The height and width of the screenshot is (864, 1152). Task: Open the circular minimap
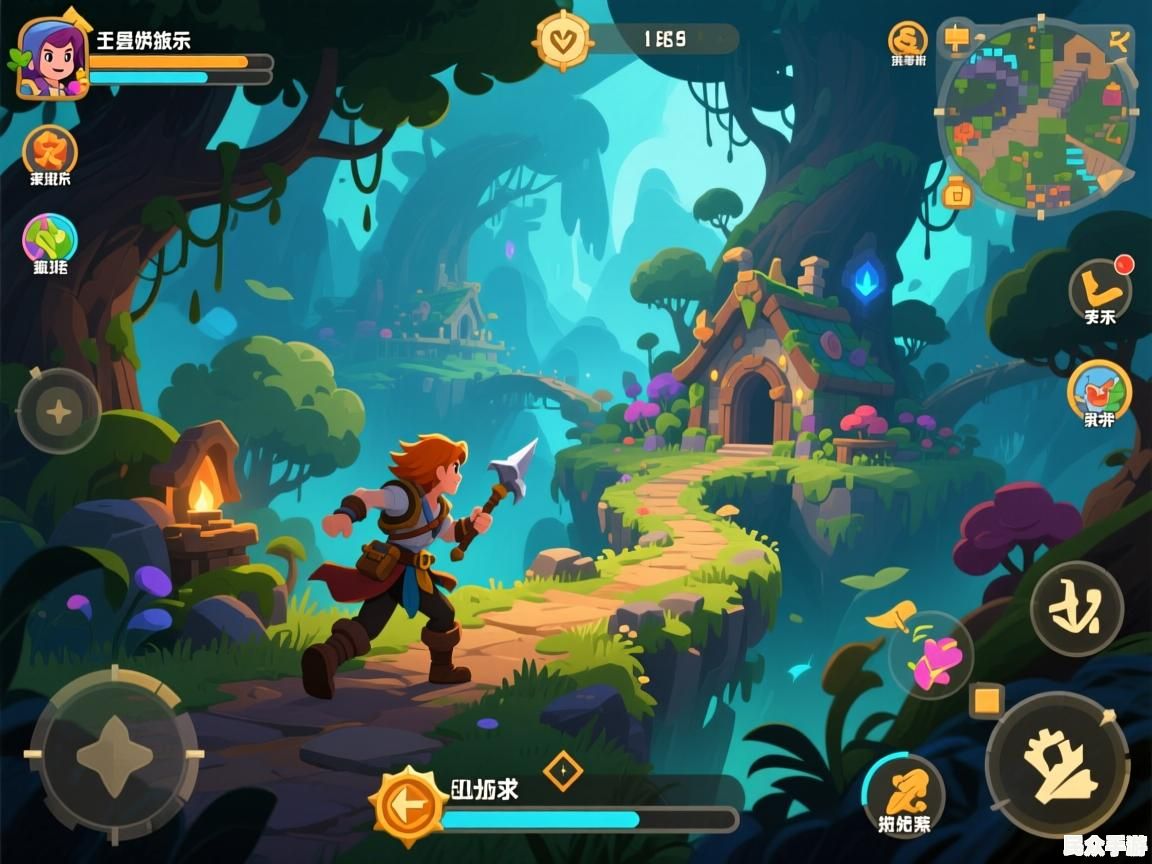click(1036, 116)
